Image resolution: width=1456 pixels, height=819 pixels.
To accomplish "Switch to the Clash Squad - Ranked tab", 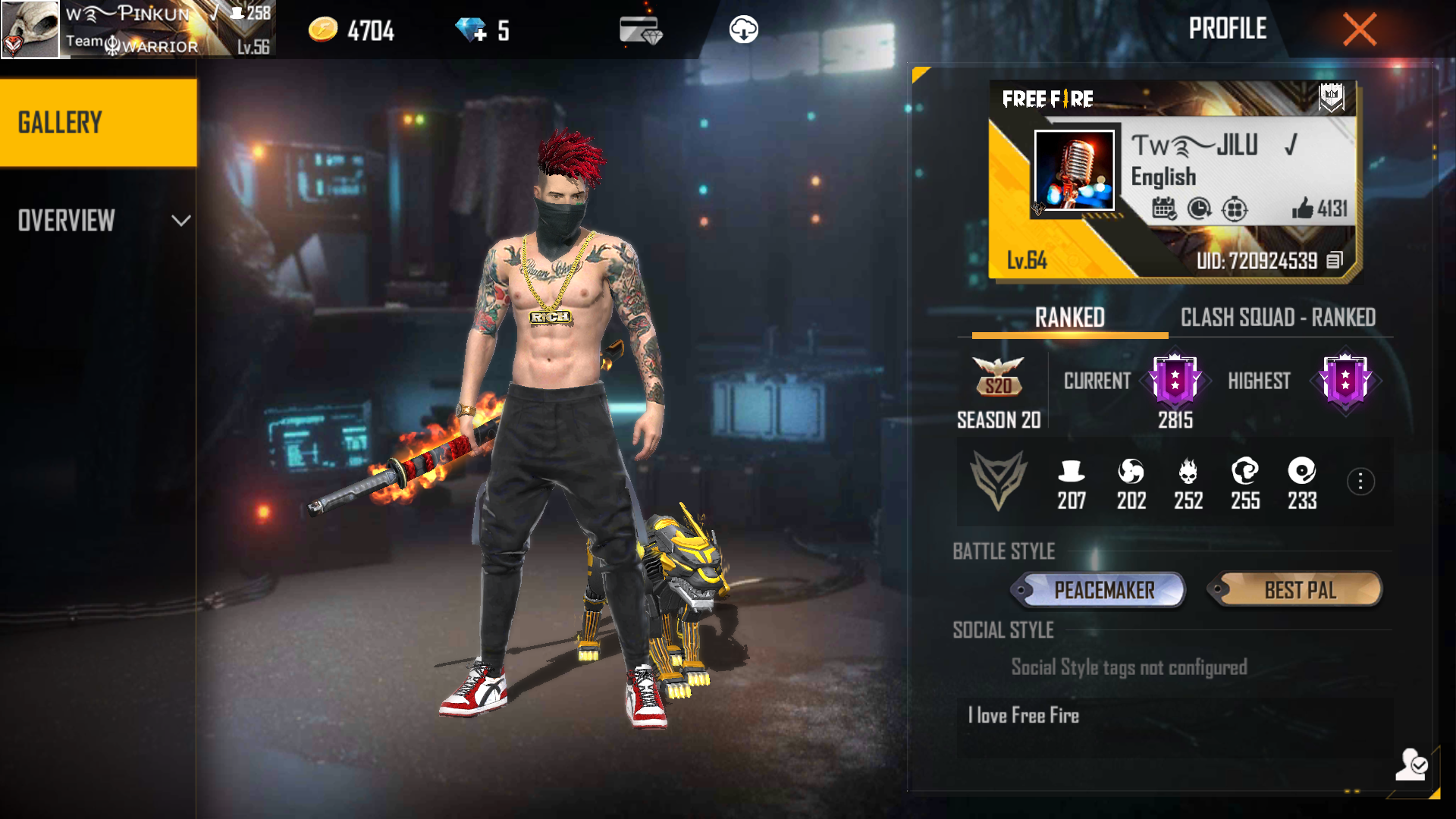I will [x=1278, y=318].
